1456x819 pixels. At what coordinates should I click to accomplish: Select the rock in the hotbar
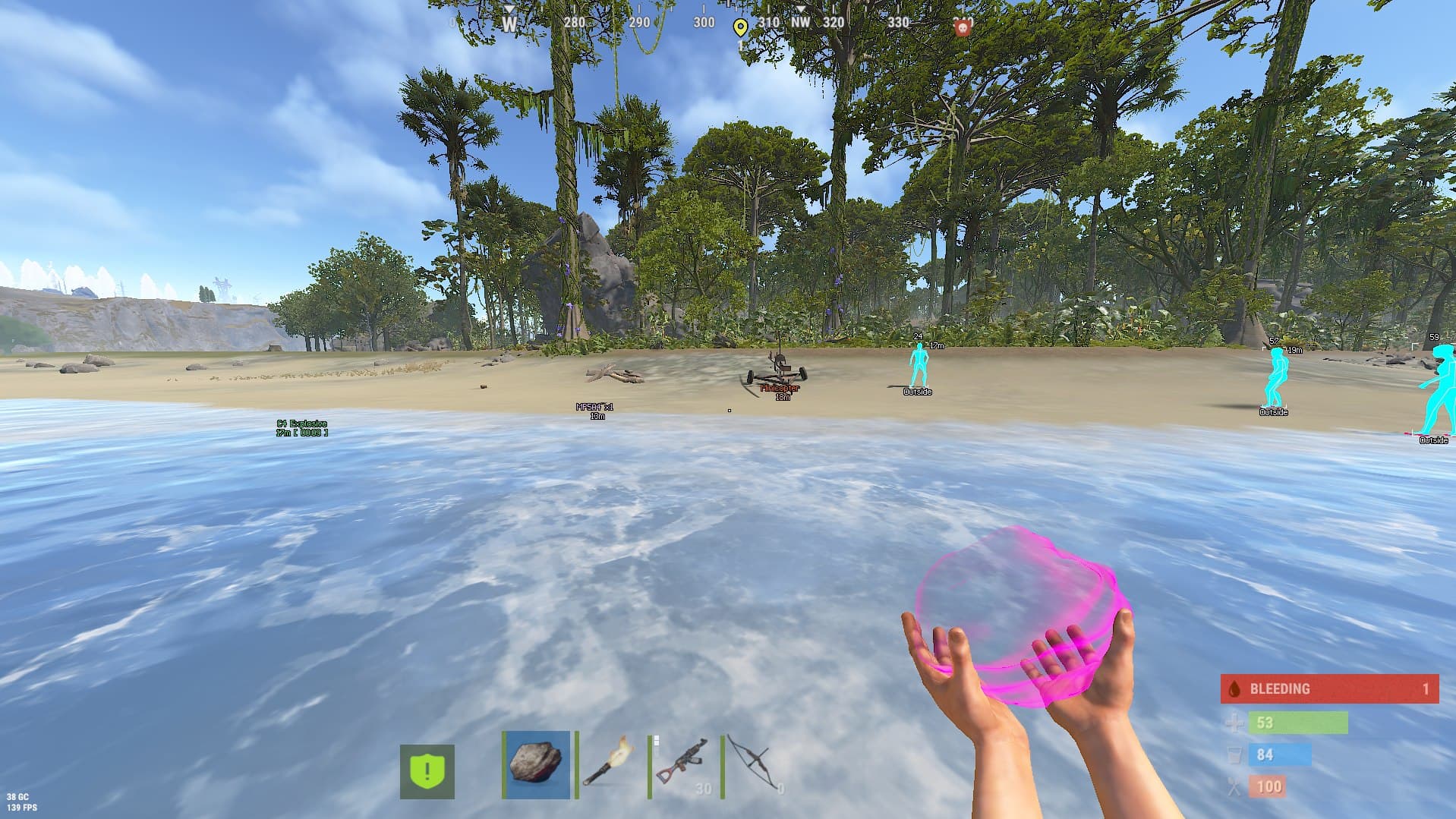coord(536,764)
